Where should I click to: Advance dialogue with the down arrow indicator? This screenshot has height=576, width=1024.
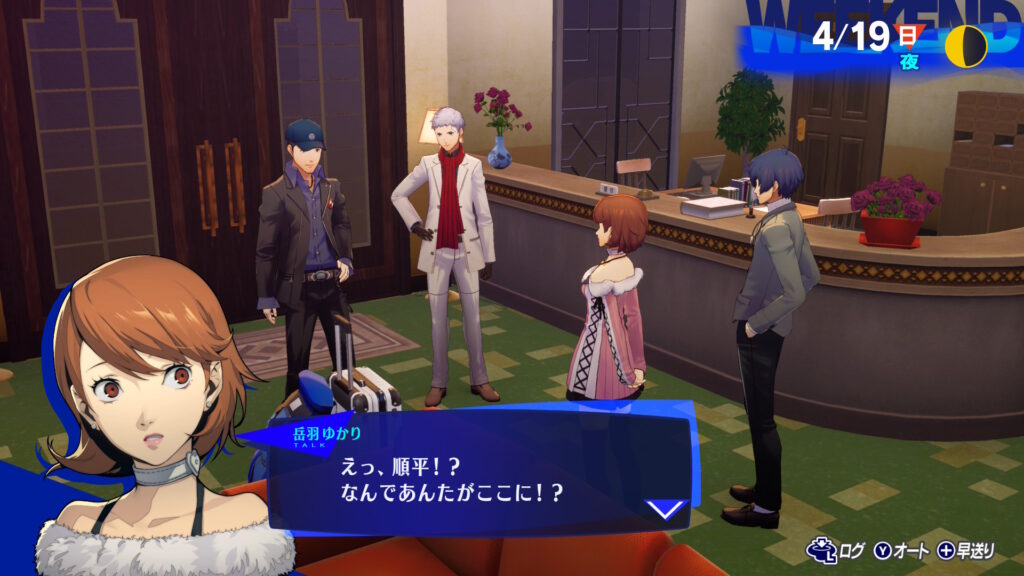[x=664, y=509]
